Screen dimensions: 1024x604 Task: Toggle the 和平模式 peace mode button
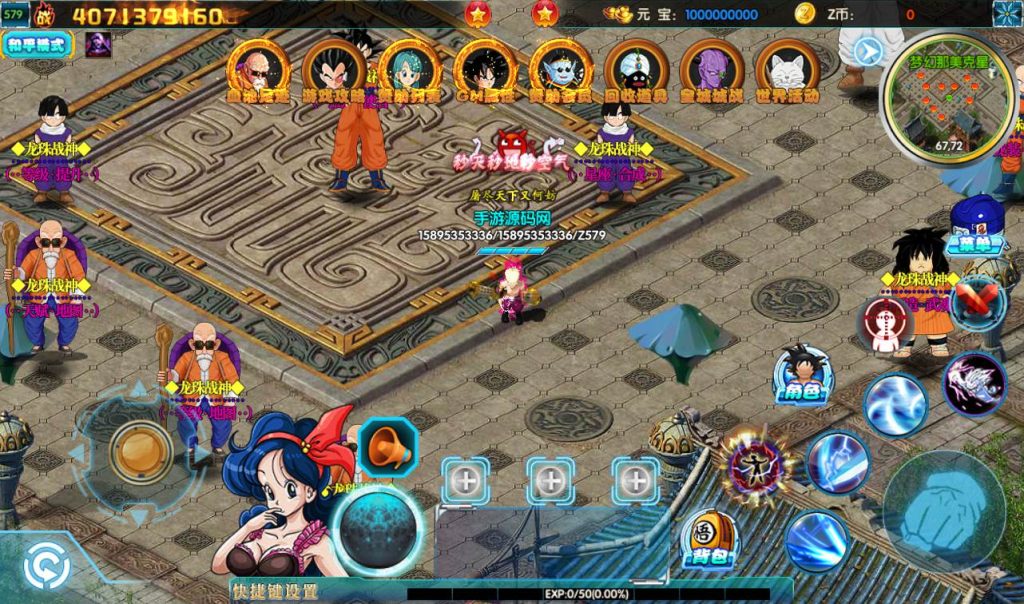[x=39, y=44]
